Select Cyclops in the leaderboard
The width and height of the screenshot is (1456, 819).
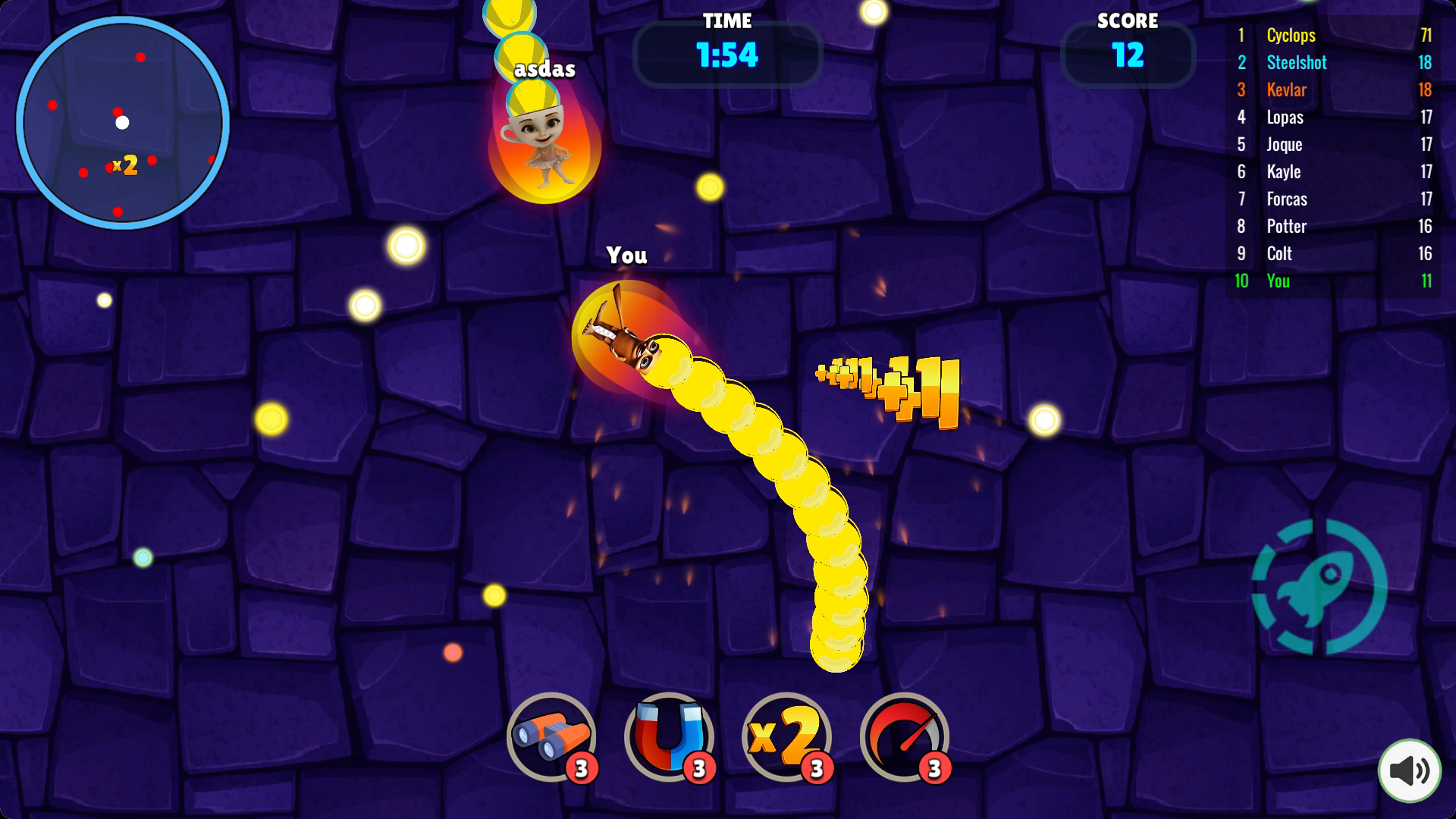click(x=1333, y=35)
